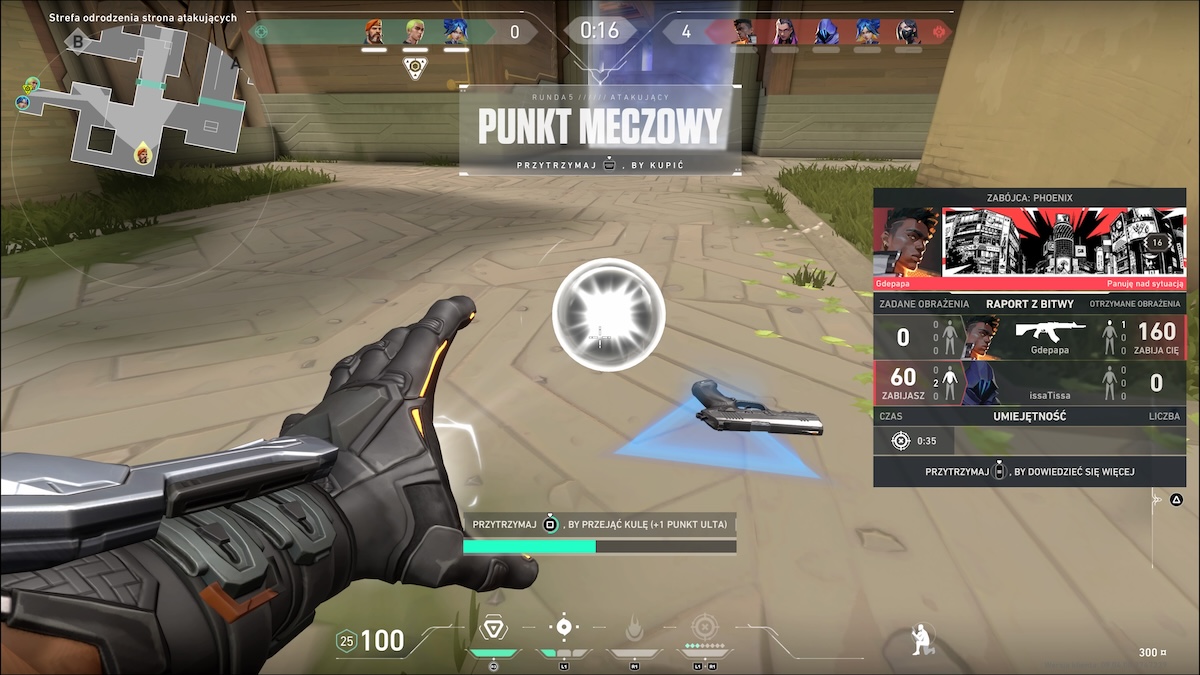This screenshot has height=675, width=1200.
Task: Select the green-haired agent portrait in the top bar
Action: (415, 32)
